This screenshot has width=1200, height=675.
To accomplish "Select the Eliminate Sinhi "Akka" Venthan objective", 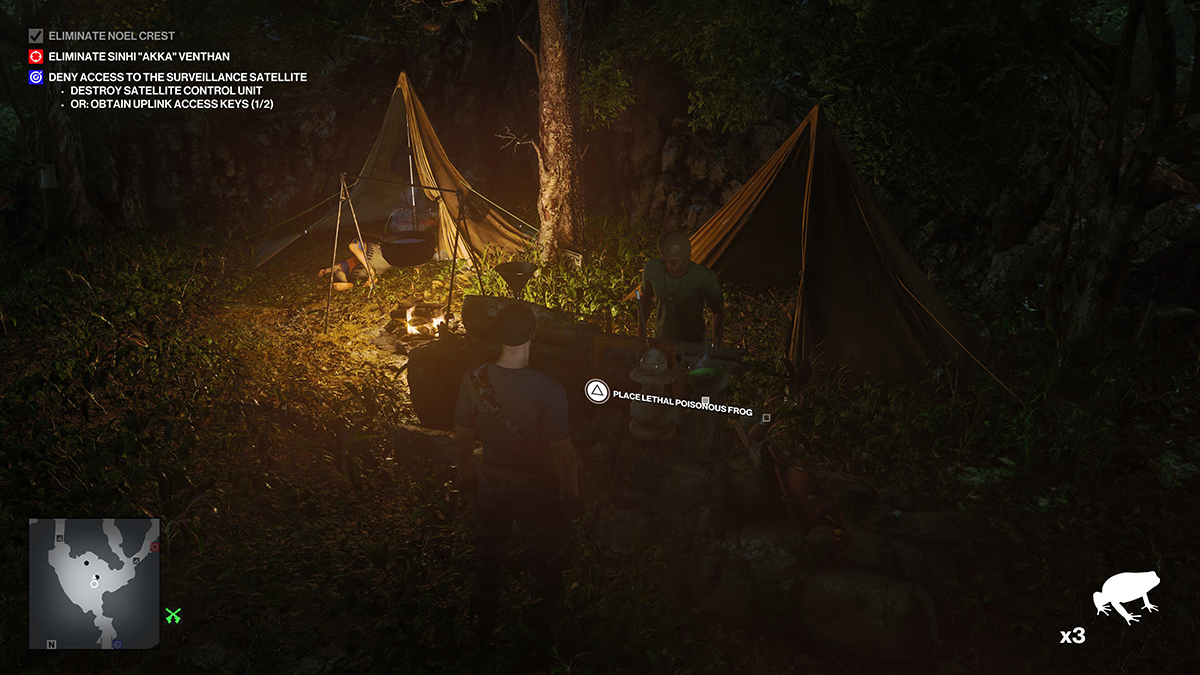I will point(139,57).
